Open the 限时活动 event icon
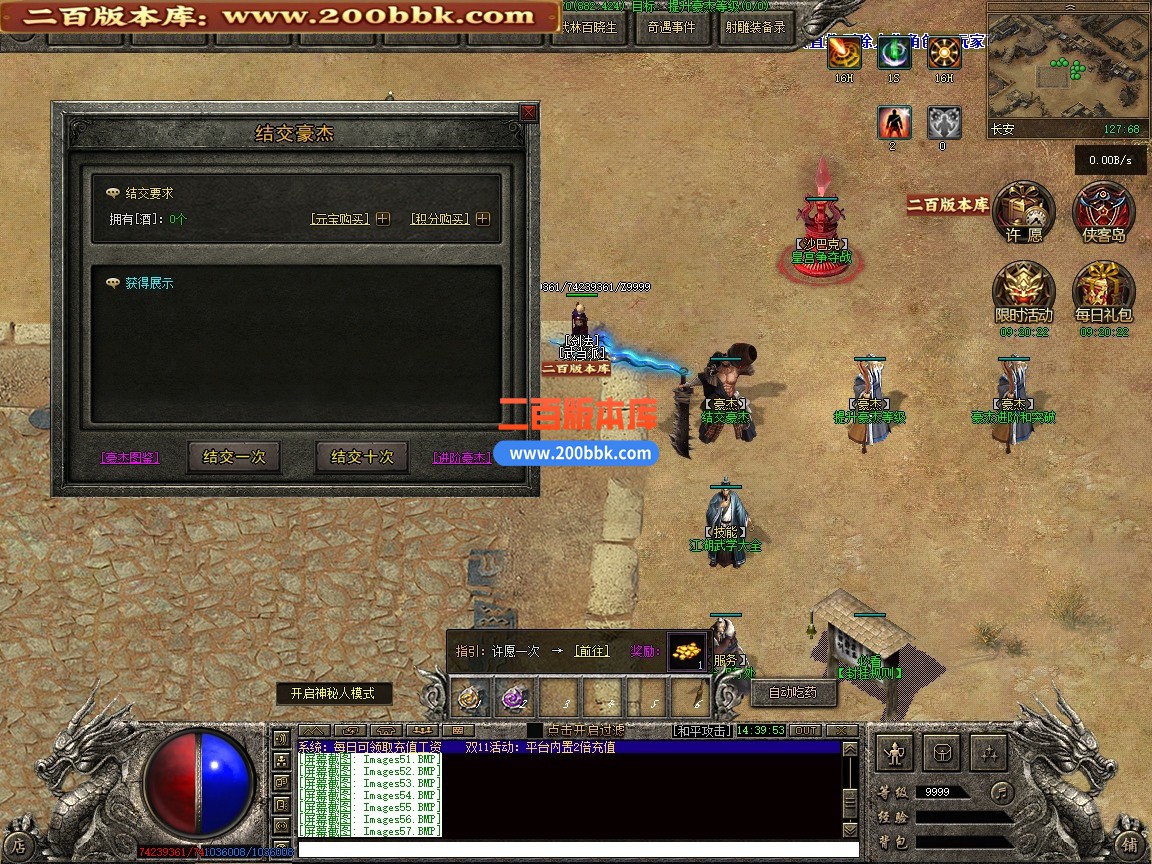Image resolution: width=1152 pixels, height=864 pixels. [x=1023, y=294]
